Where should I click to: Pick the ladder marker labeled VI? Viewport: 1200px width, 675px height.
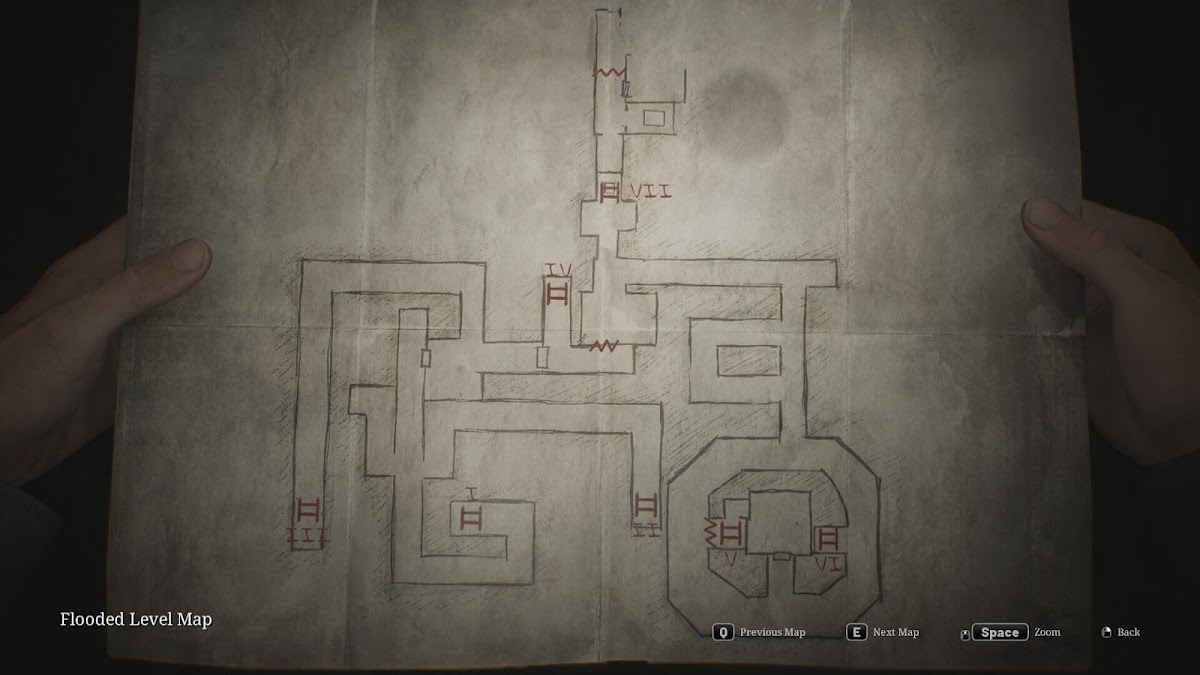[x=828, y=540]
